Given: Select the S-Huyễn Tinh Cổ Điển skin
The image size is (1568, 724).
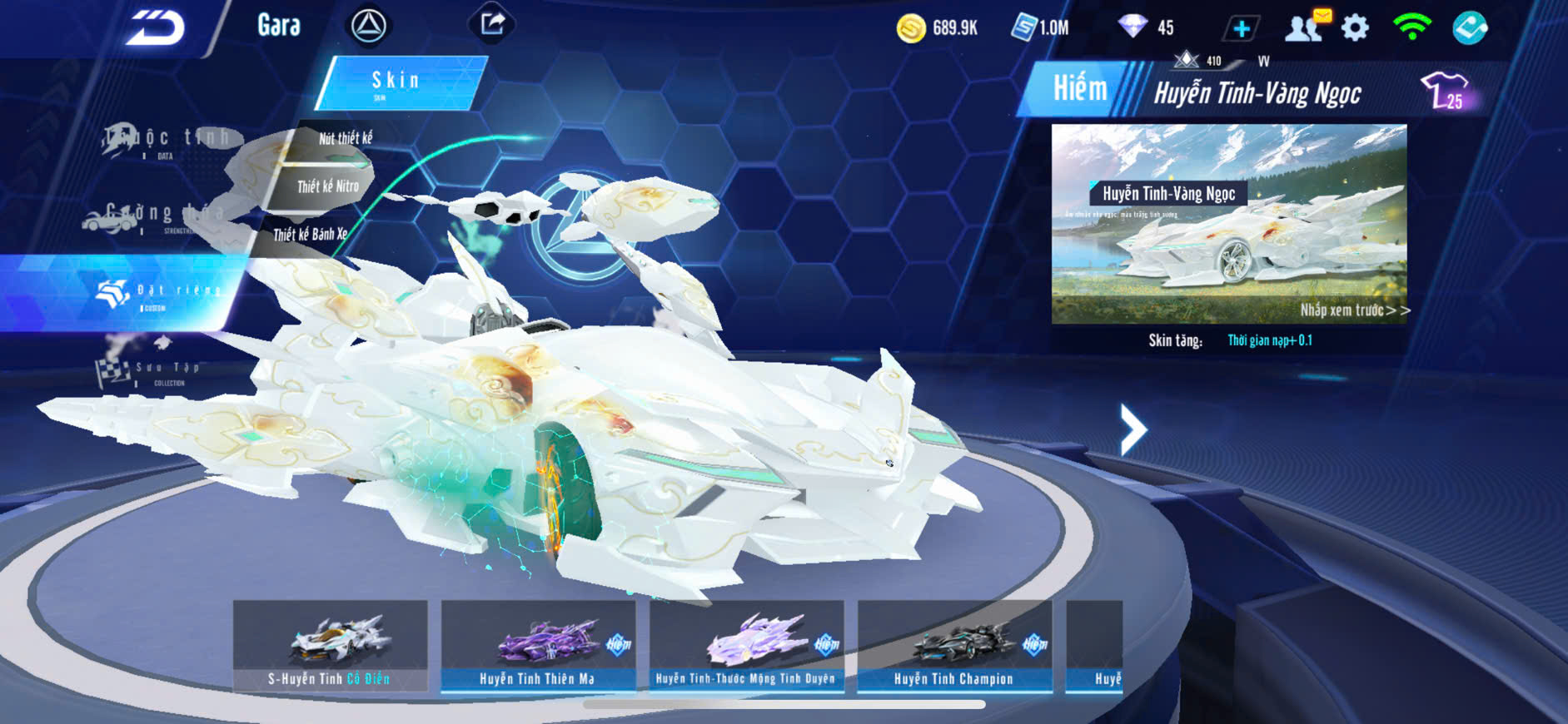Looking at the screenshot, I should click(330, 647).
